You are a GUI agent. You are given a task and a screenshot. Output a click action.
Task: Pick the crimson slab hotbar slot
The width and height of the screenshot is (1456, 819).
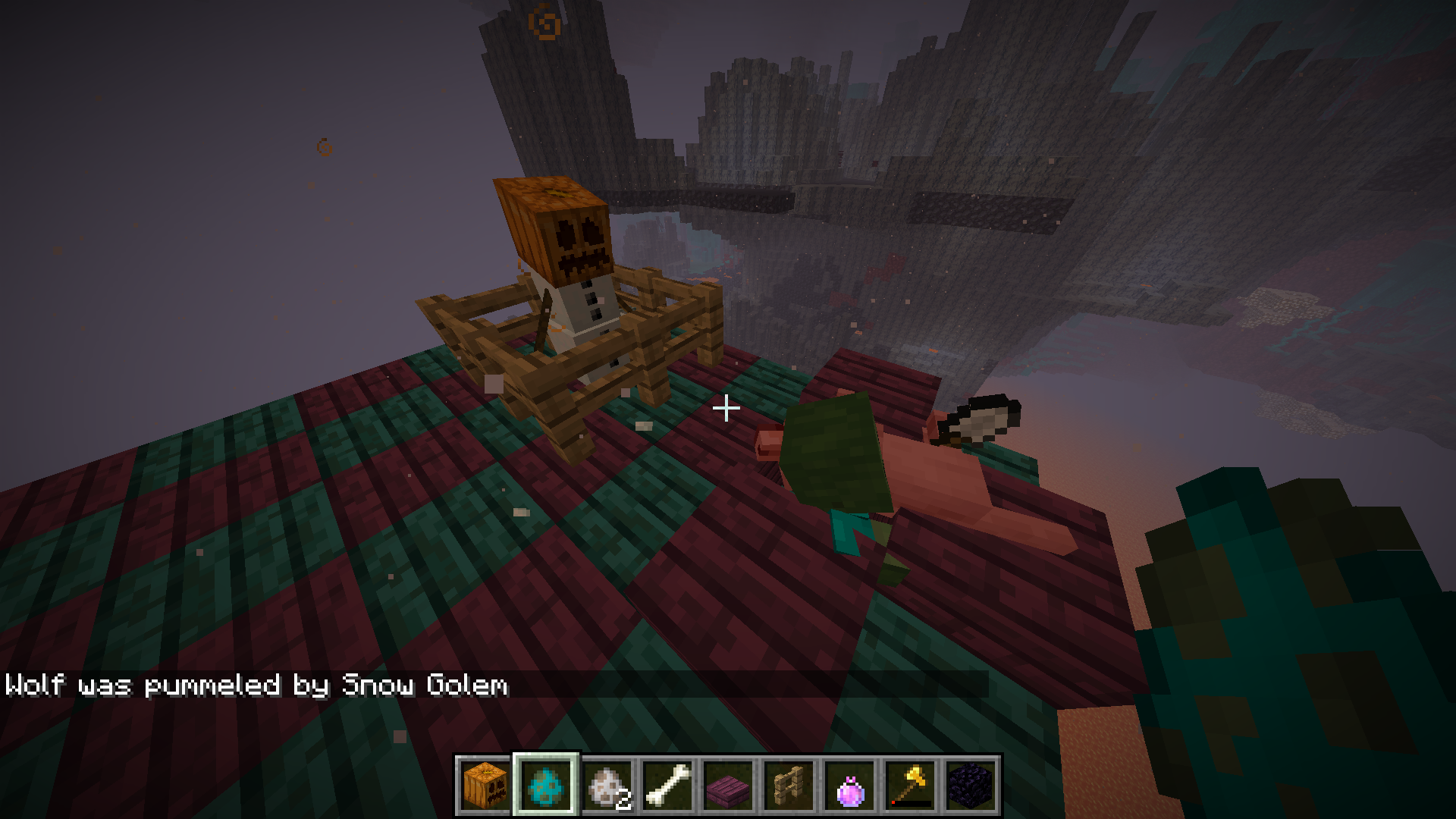[728, 785]
